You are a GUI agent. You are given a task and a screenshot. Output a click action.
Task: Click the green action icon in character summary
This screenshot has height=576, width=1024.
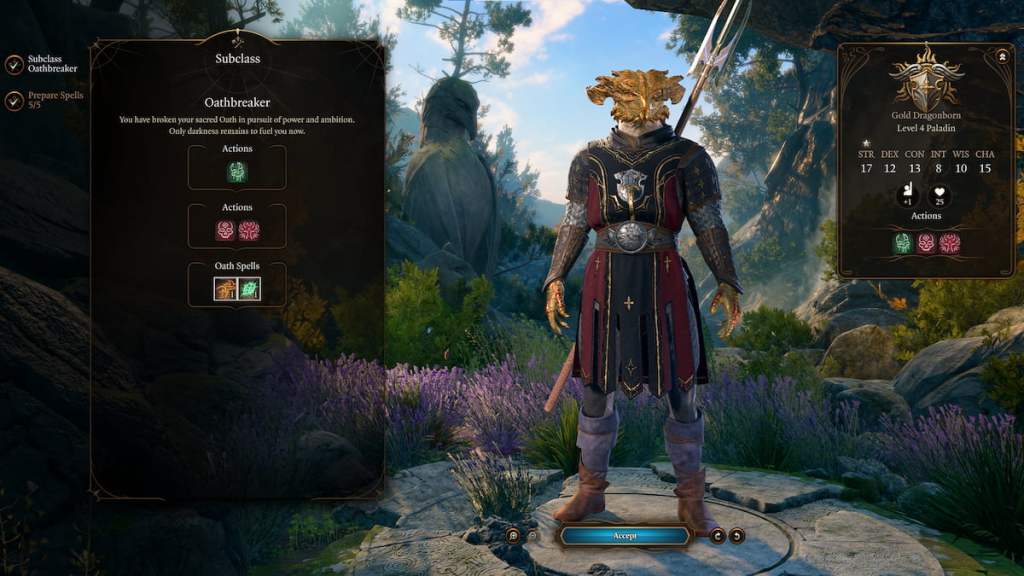(x=903, y=243)
